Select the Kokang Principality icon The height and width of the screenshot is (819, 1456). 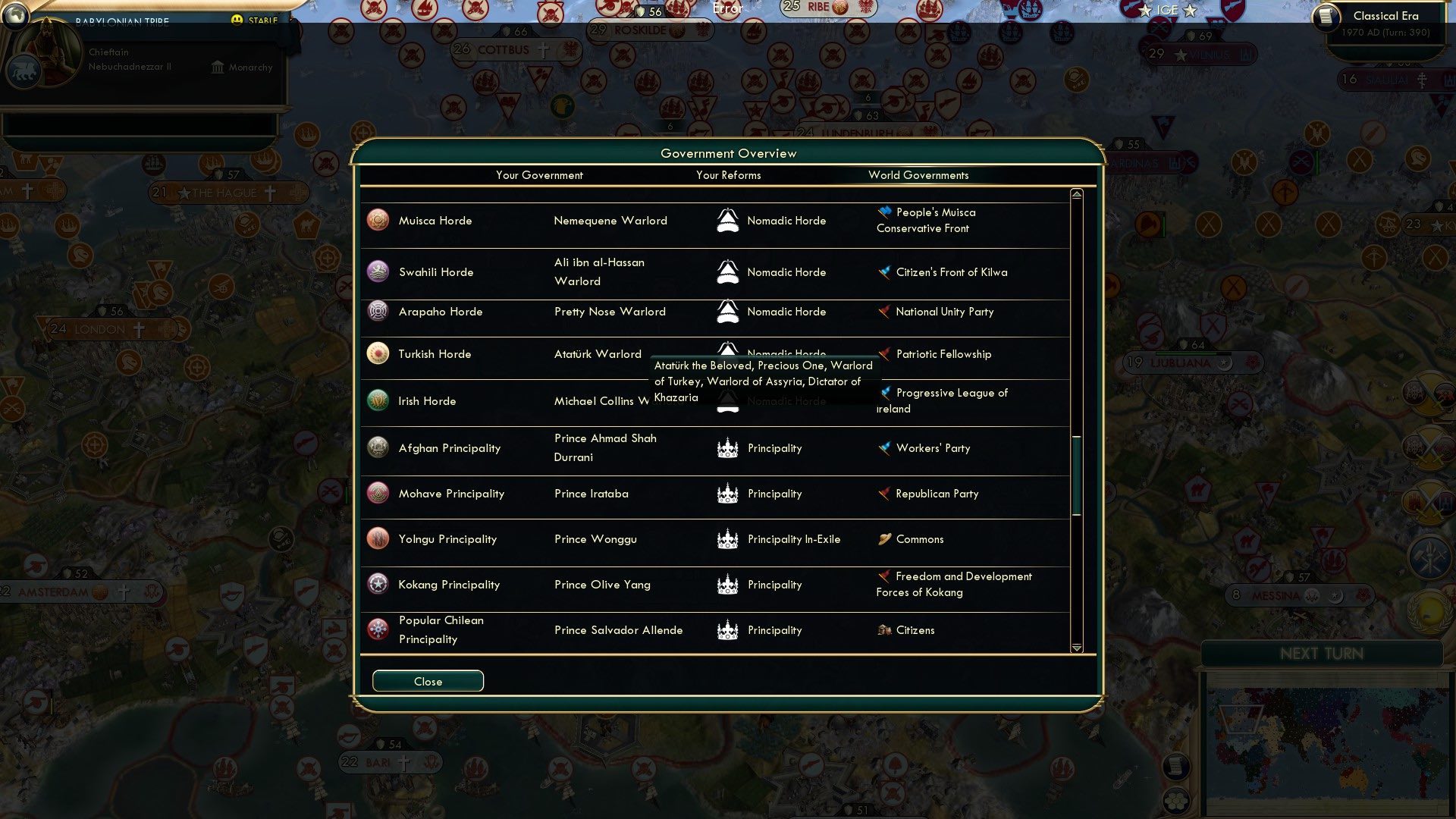click(377, 584)
